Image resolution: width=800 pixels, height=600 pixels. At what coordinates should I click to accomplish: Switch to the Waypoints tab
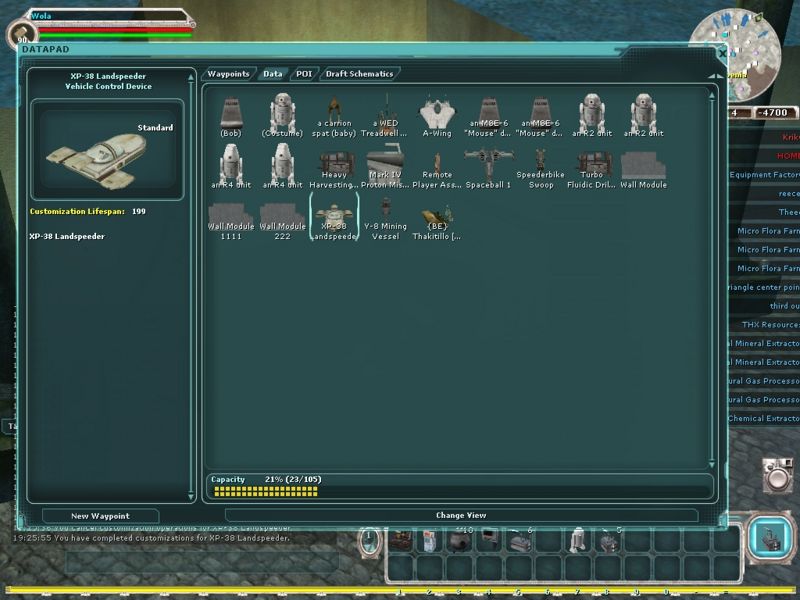pos(228,74)
